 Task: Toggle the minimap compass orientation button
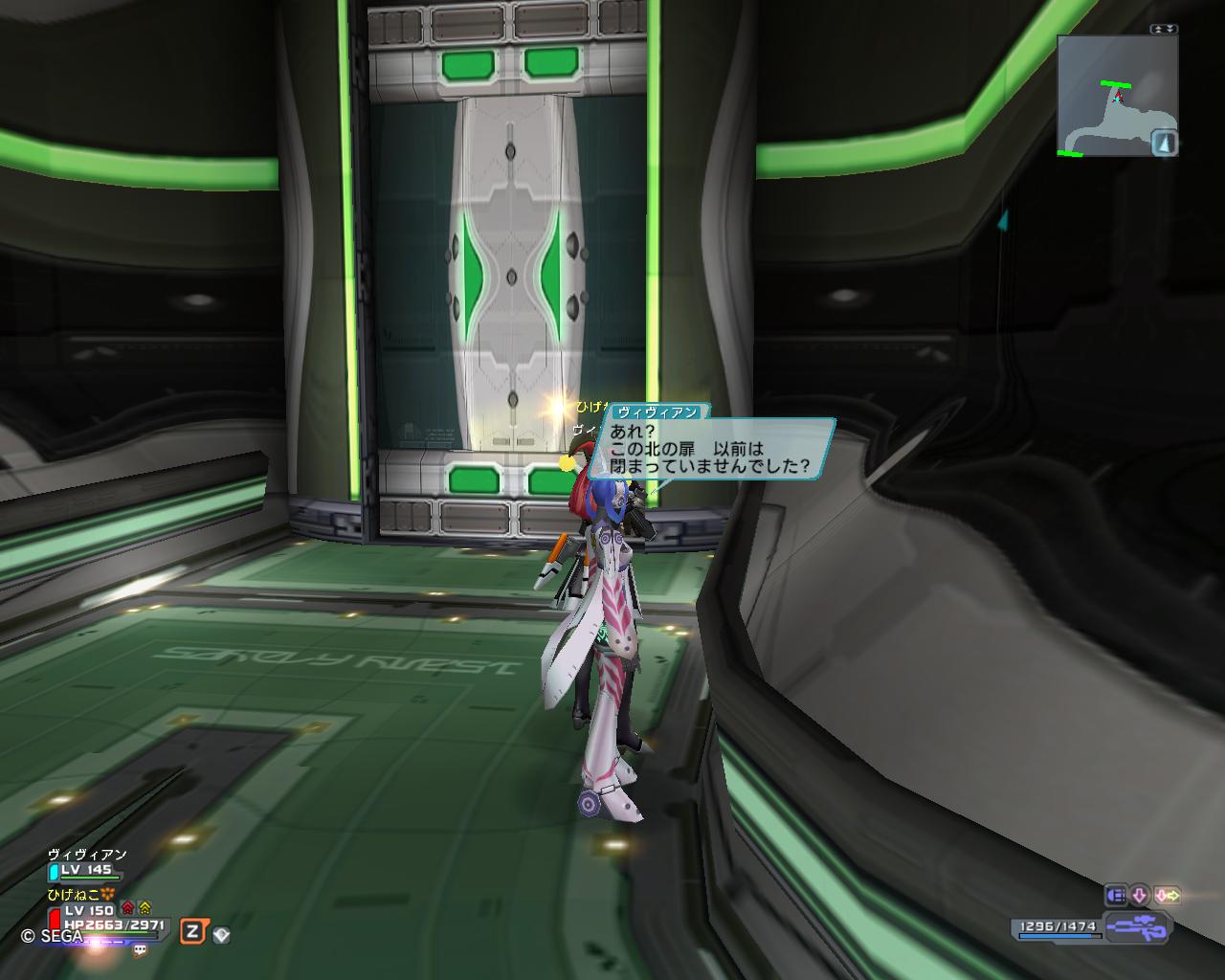(1163, 143)
